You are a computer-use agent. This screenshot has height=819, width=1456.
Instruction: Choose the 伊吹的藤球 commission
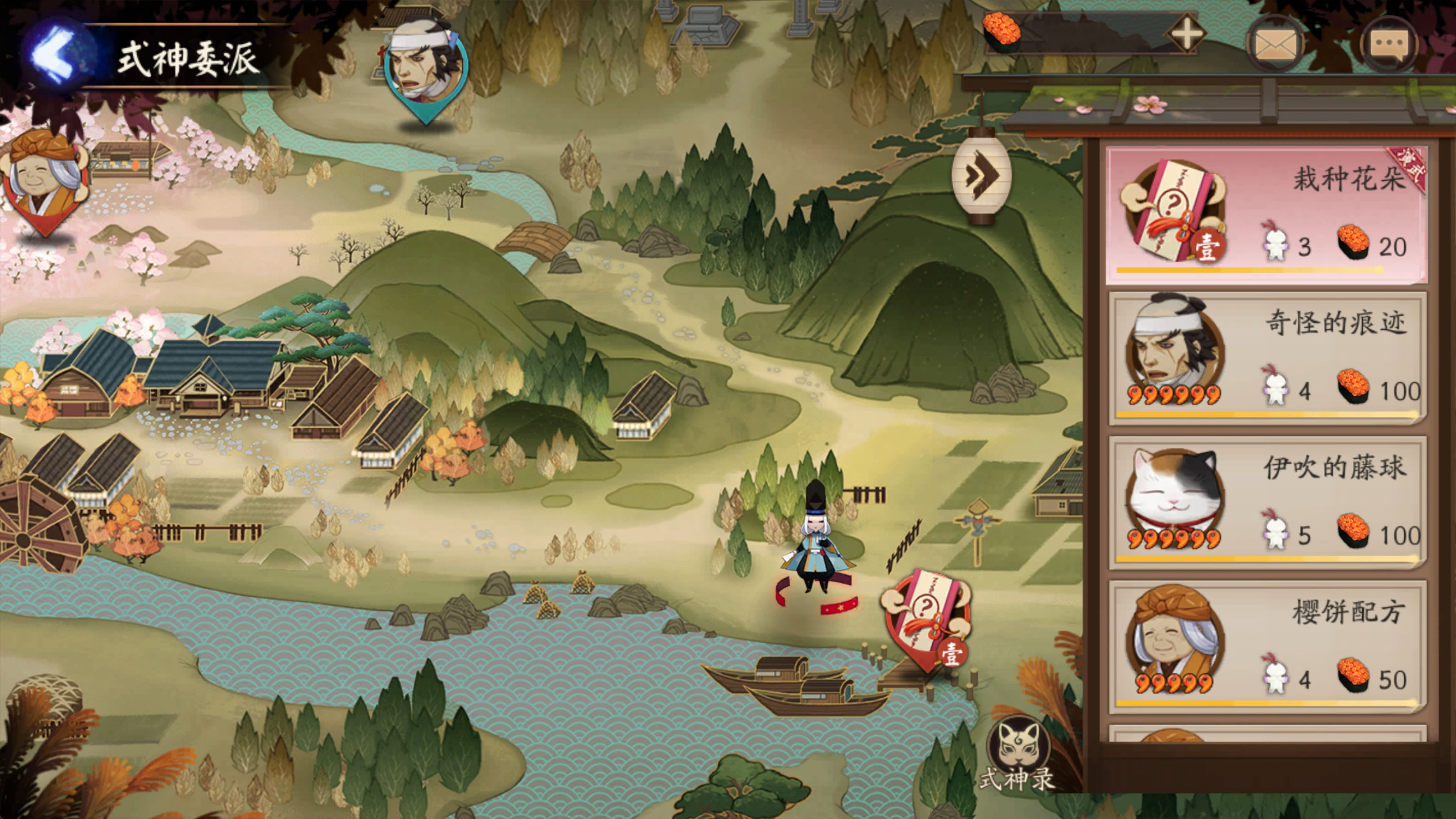click(x=1266, y=502)
